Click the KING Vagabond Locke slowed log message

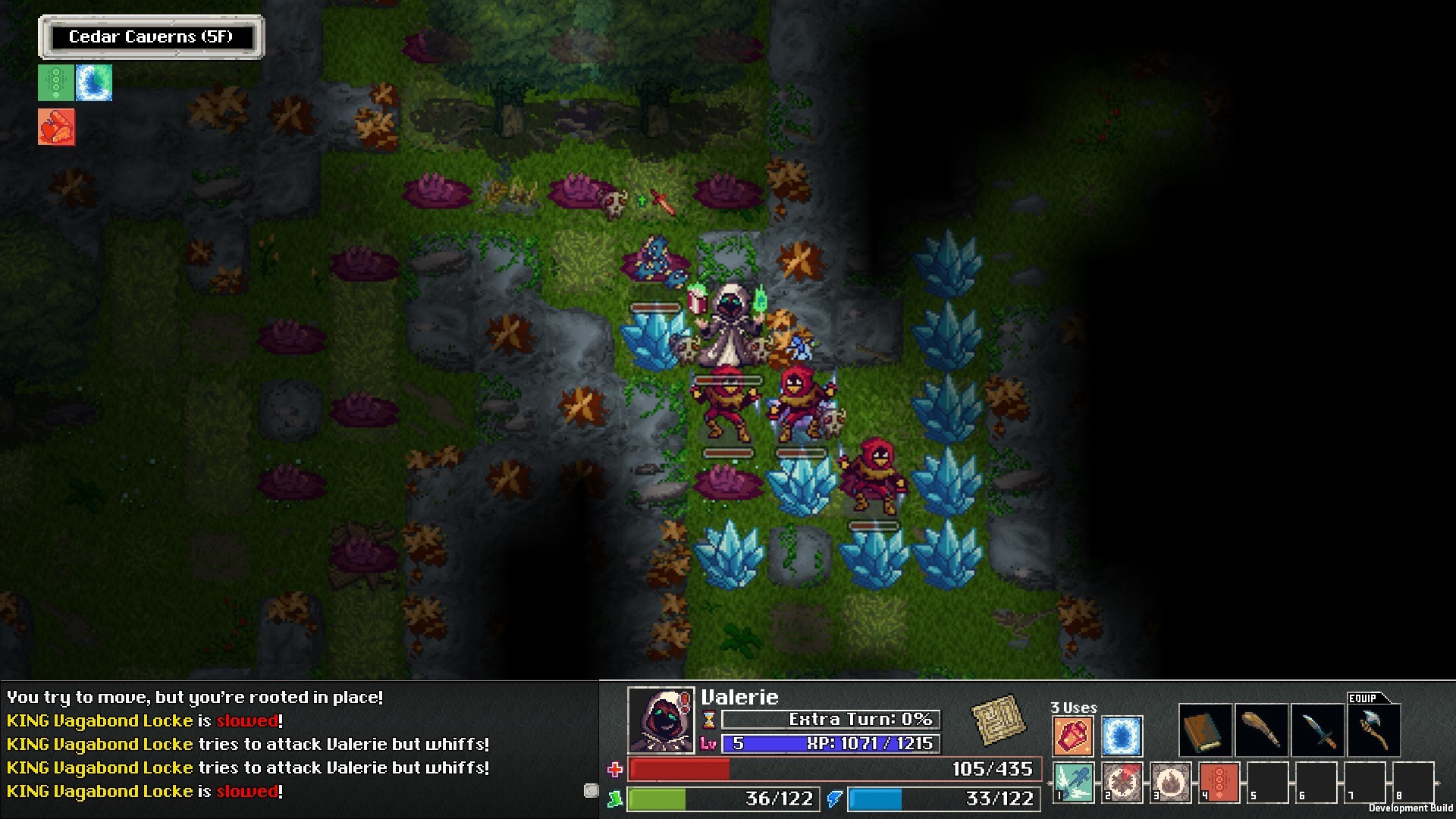click(x=144, y=720)
